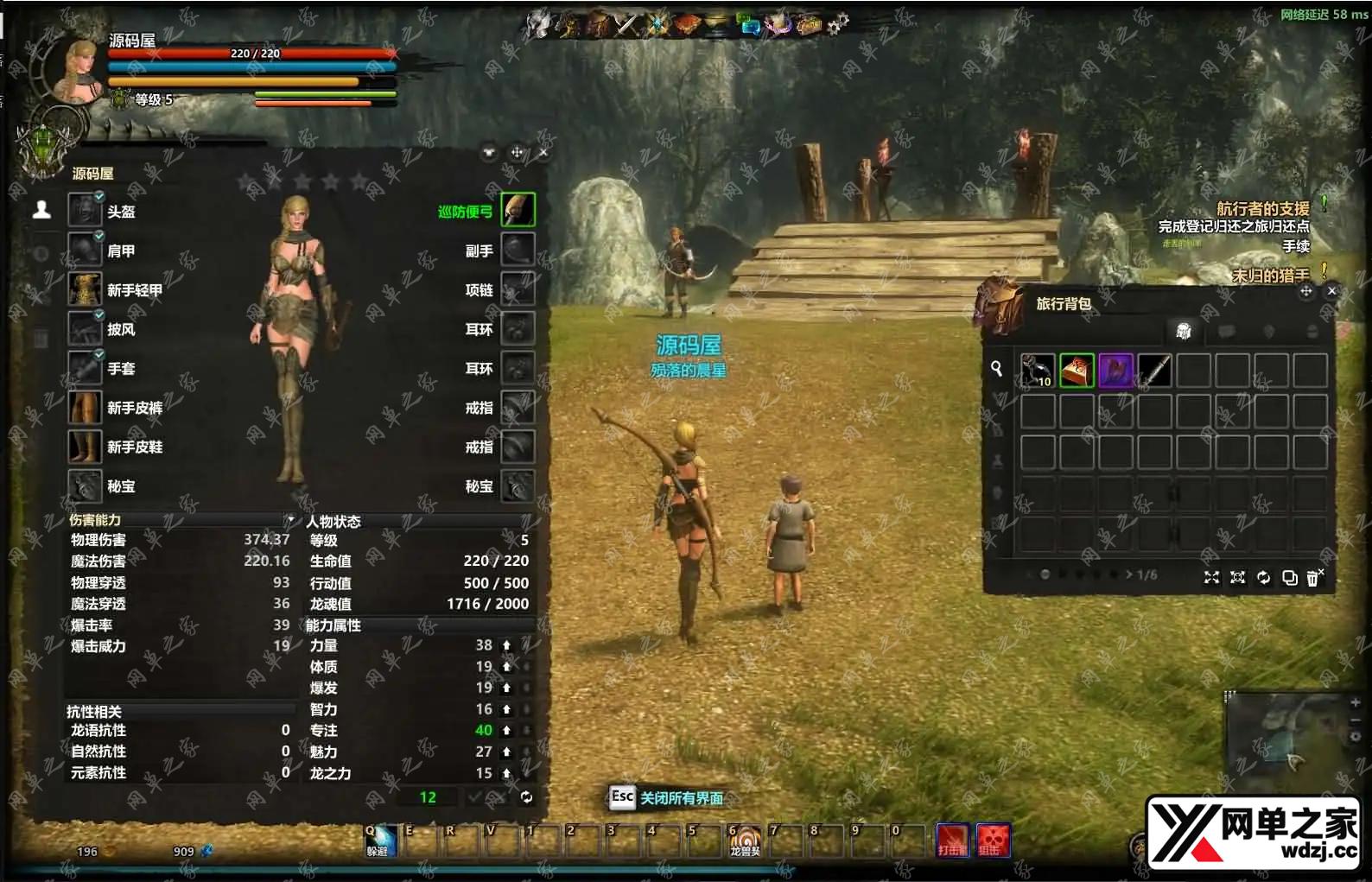Select the equipped patrol bow weapon slot
This screenshot has width=1372, height=882.
(x=518, y=210)
